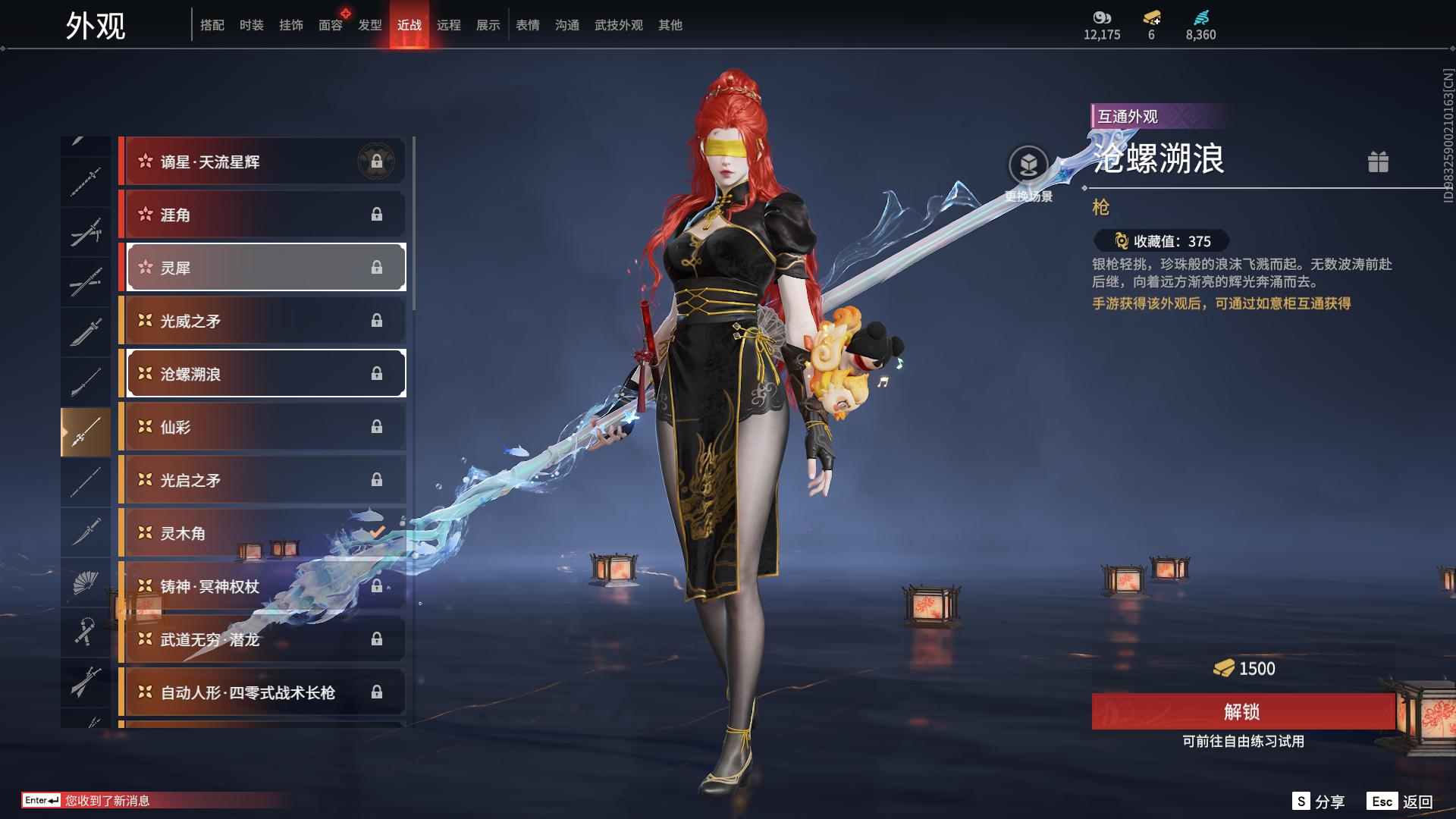Click the 更换场景 scene change icon
Screen dimensions: 1456x819
tap(1028, 165)
